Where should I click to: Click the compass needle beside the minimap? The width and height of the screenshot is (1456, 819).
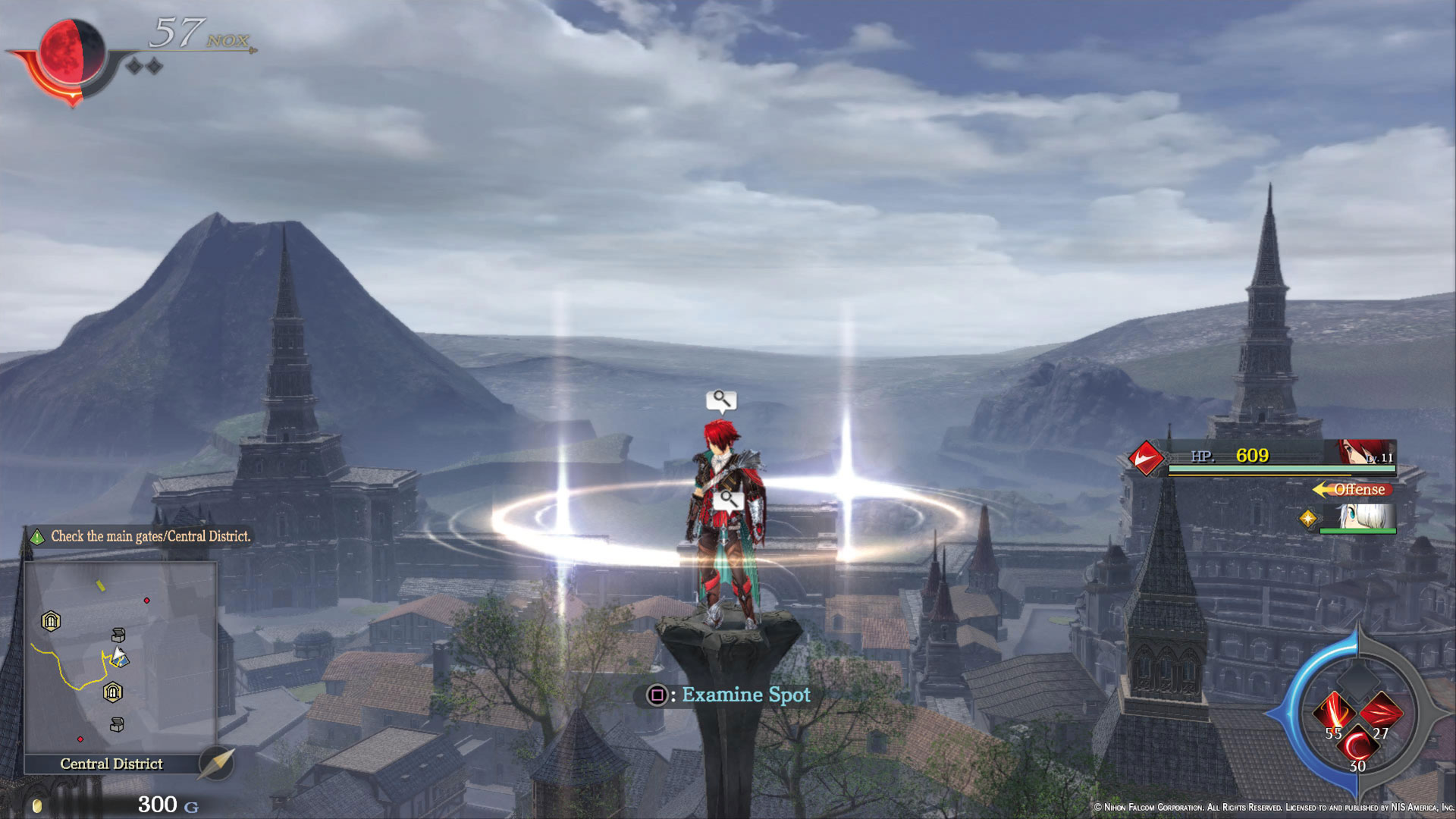tap(217, 762)
